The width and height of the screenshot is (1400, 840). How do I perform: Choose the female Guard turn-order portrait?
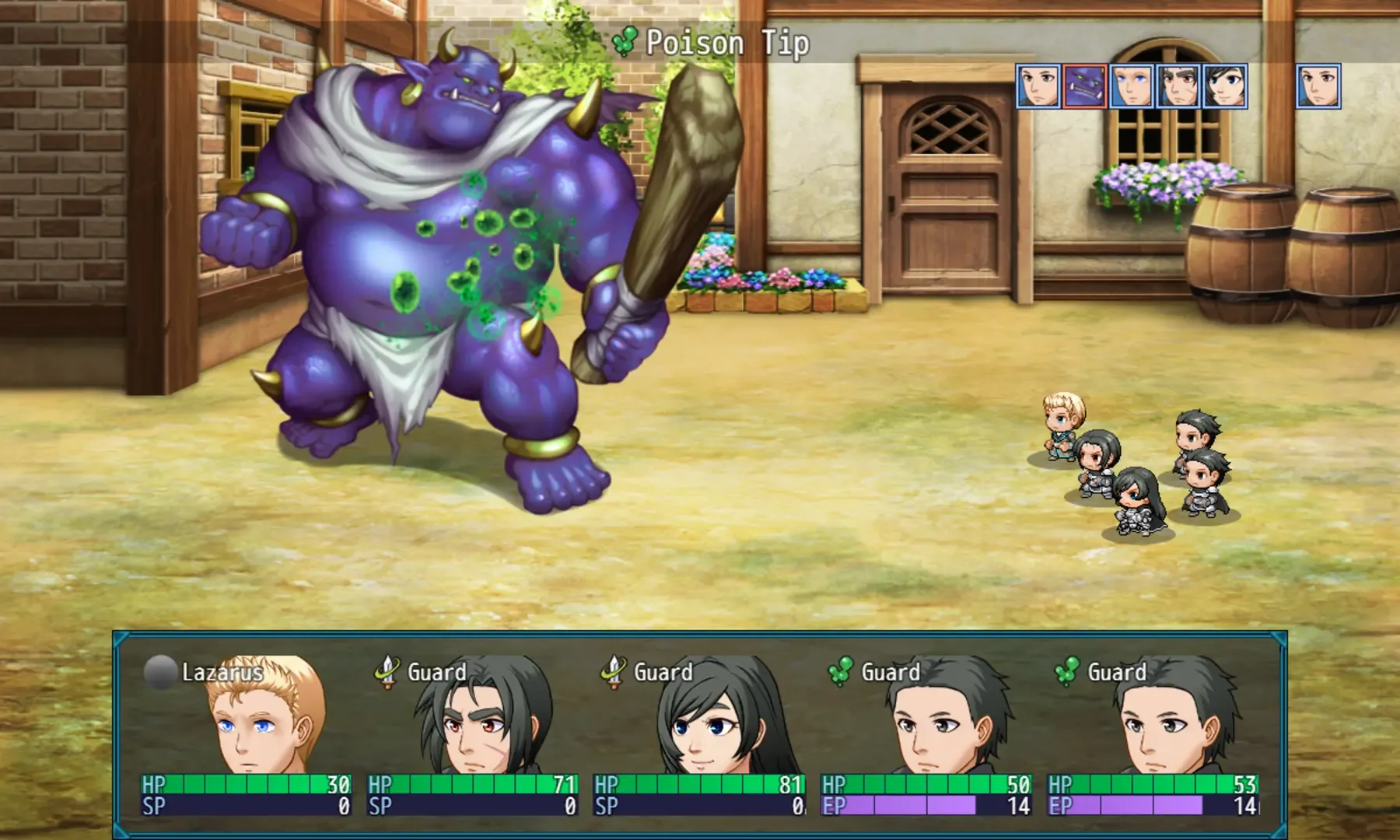[1225, 86]
